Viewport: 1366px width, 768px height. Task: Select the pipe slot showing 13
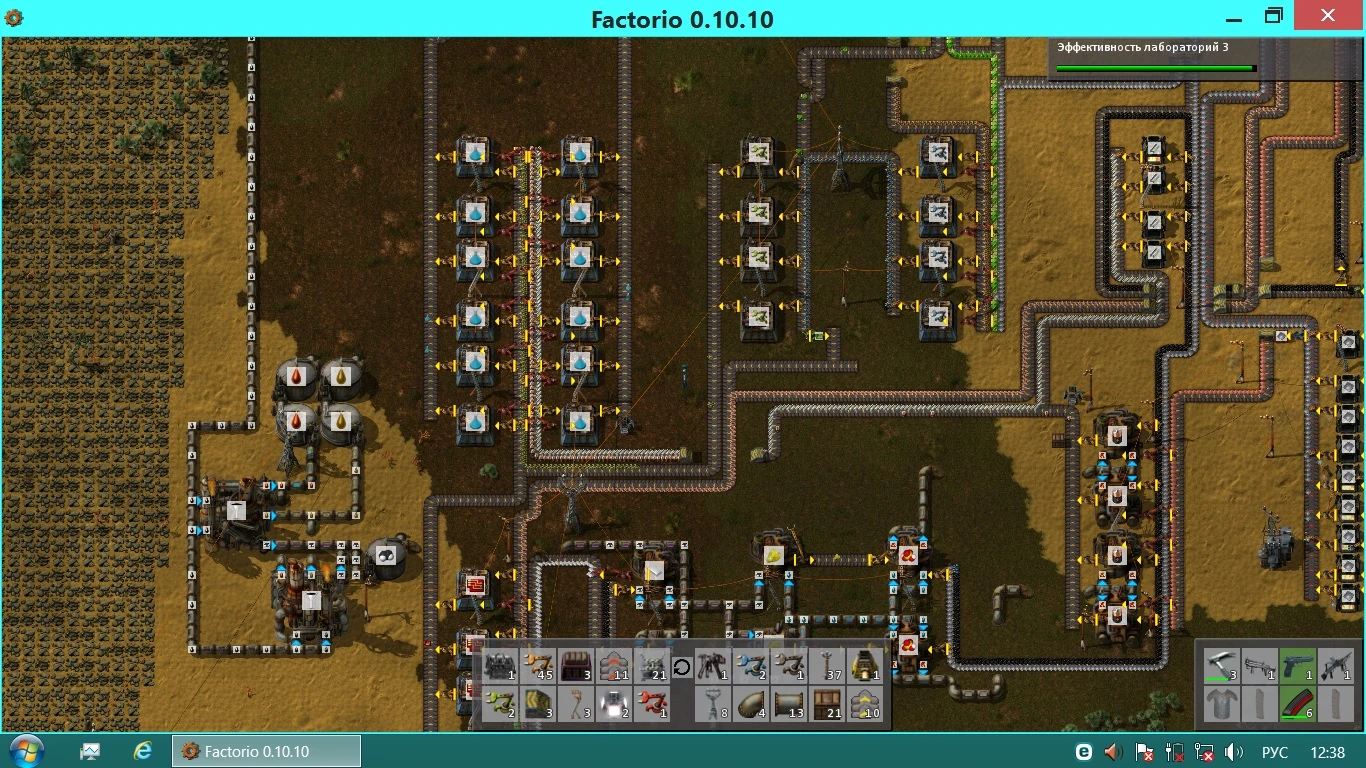(x=789, y=703)
